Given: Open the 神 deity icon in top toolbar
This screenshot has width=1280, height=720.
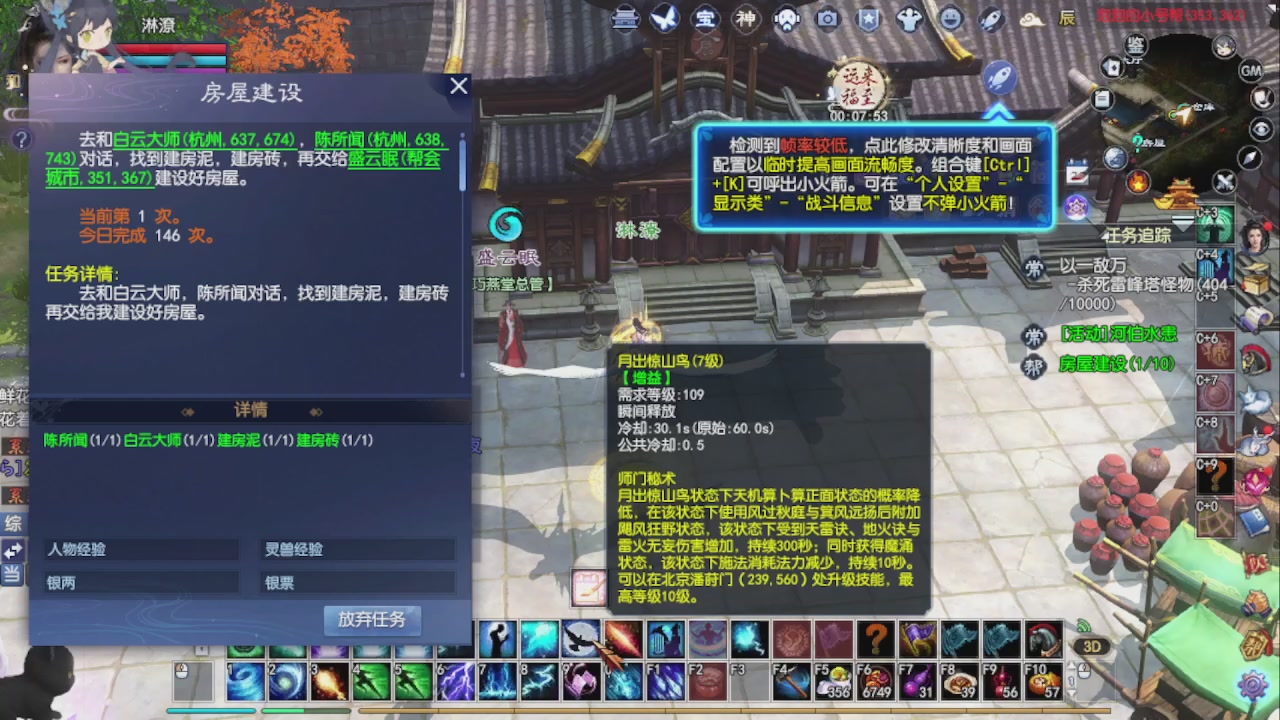Looking at the screenshot, I should (x=746, y=19).
